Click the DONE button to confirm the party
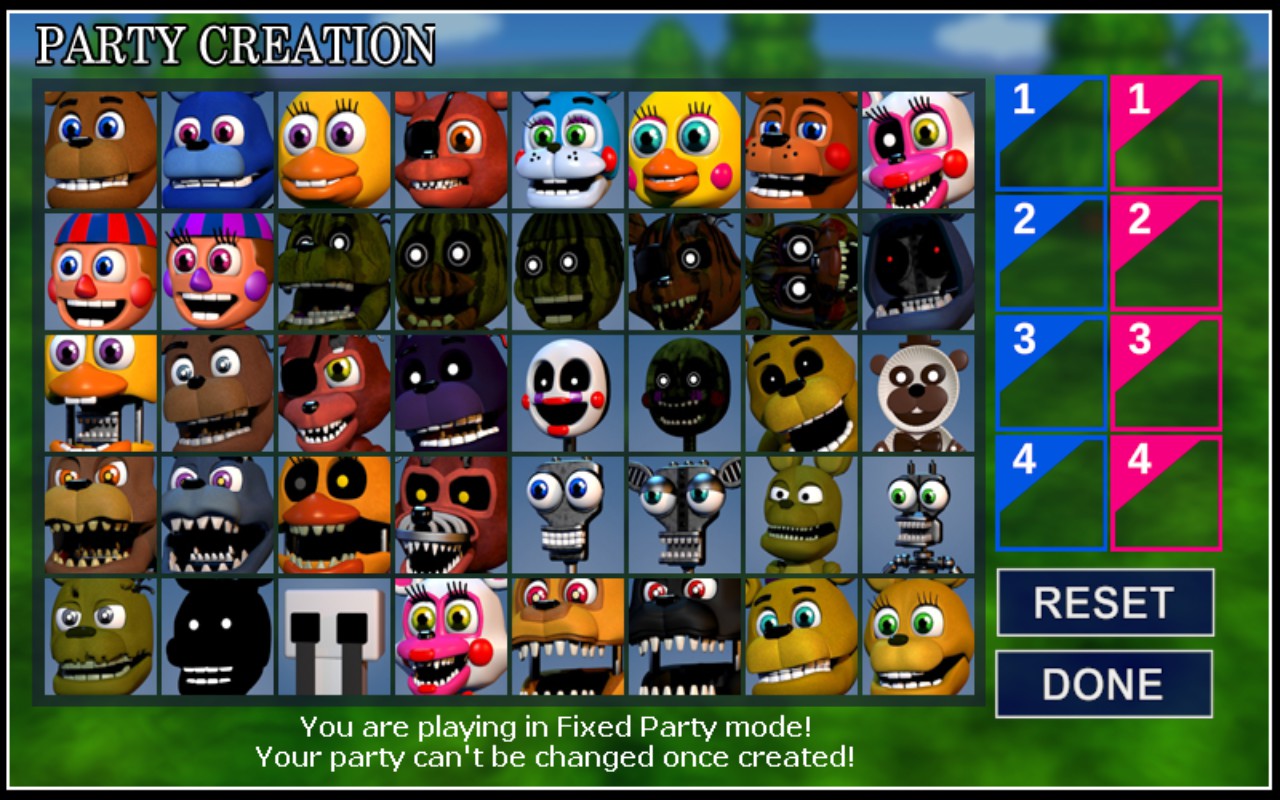The width and height of the screenshot is (1280, 800). [1104, 684]
